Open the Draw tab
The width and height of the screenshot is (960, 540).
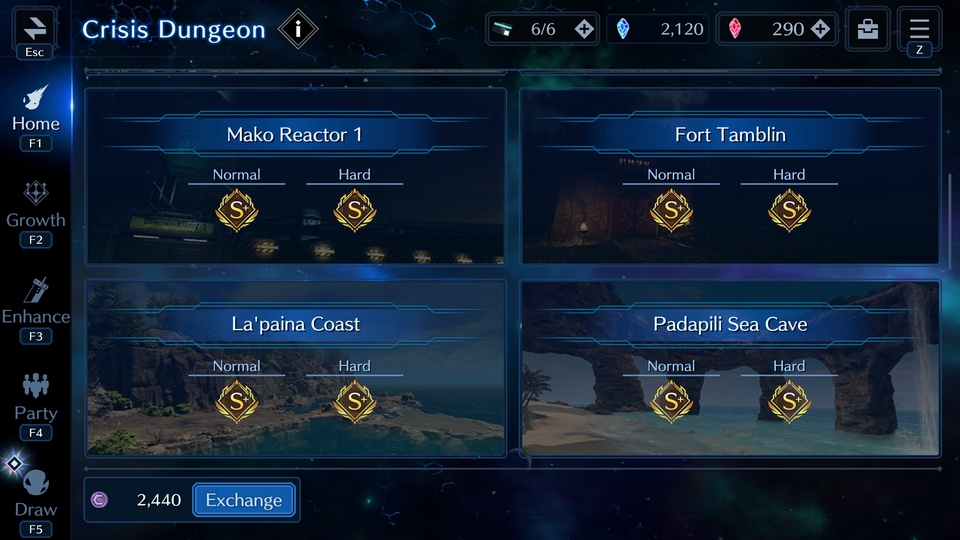(36, 495)
